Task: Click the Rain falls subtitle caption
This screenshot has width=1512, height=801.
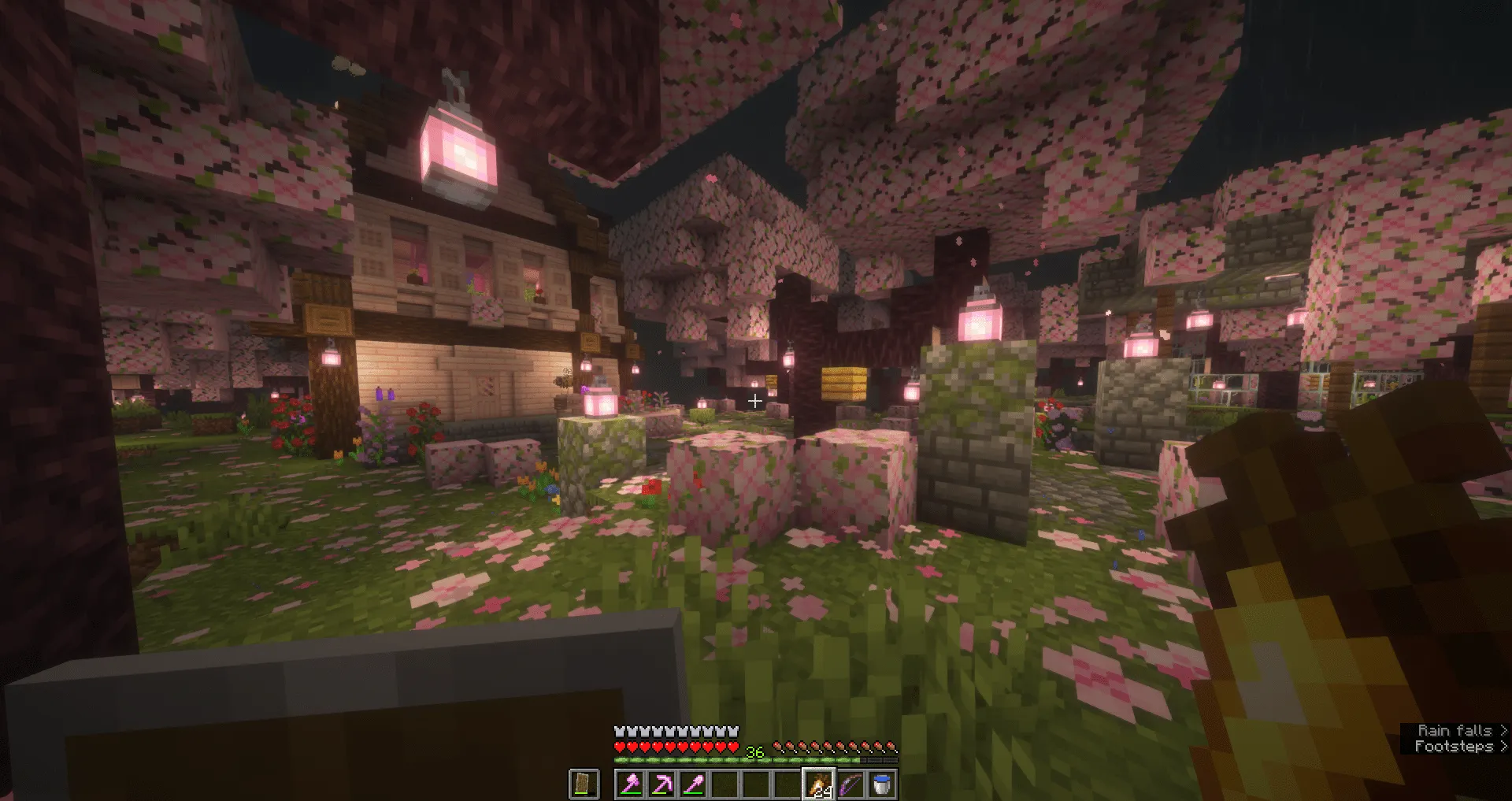Action: pos(1455,730)
